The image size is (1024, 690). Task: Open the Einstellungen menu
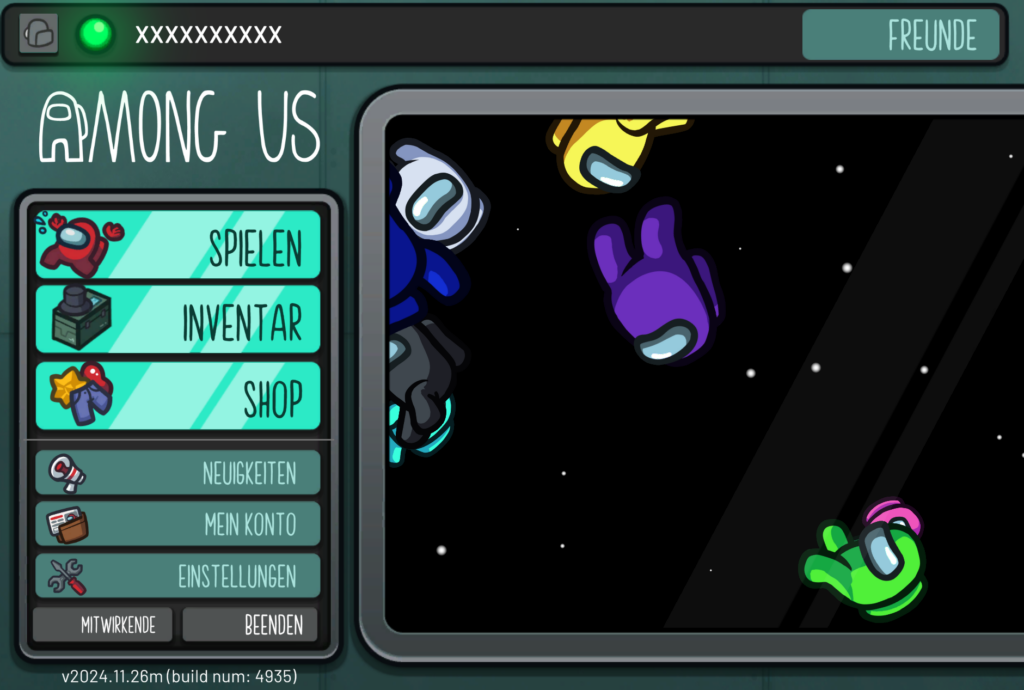(x=178, y=576)
